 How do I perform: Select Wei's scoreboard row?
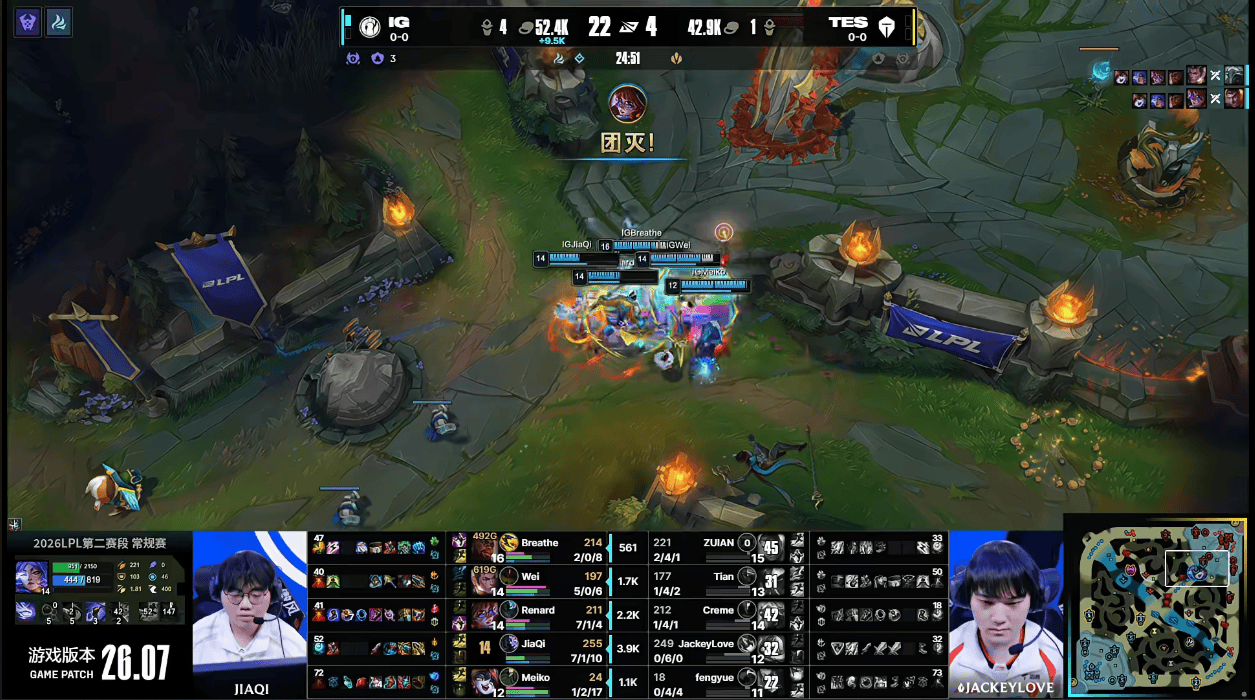(x=540, y=581)
